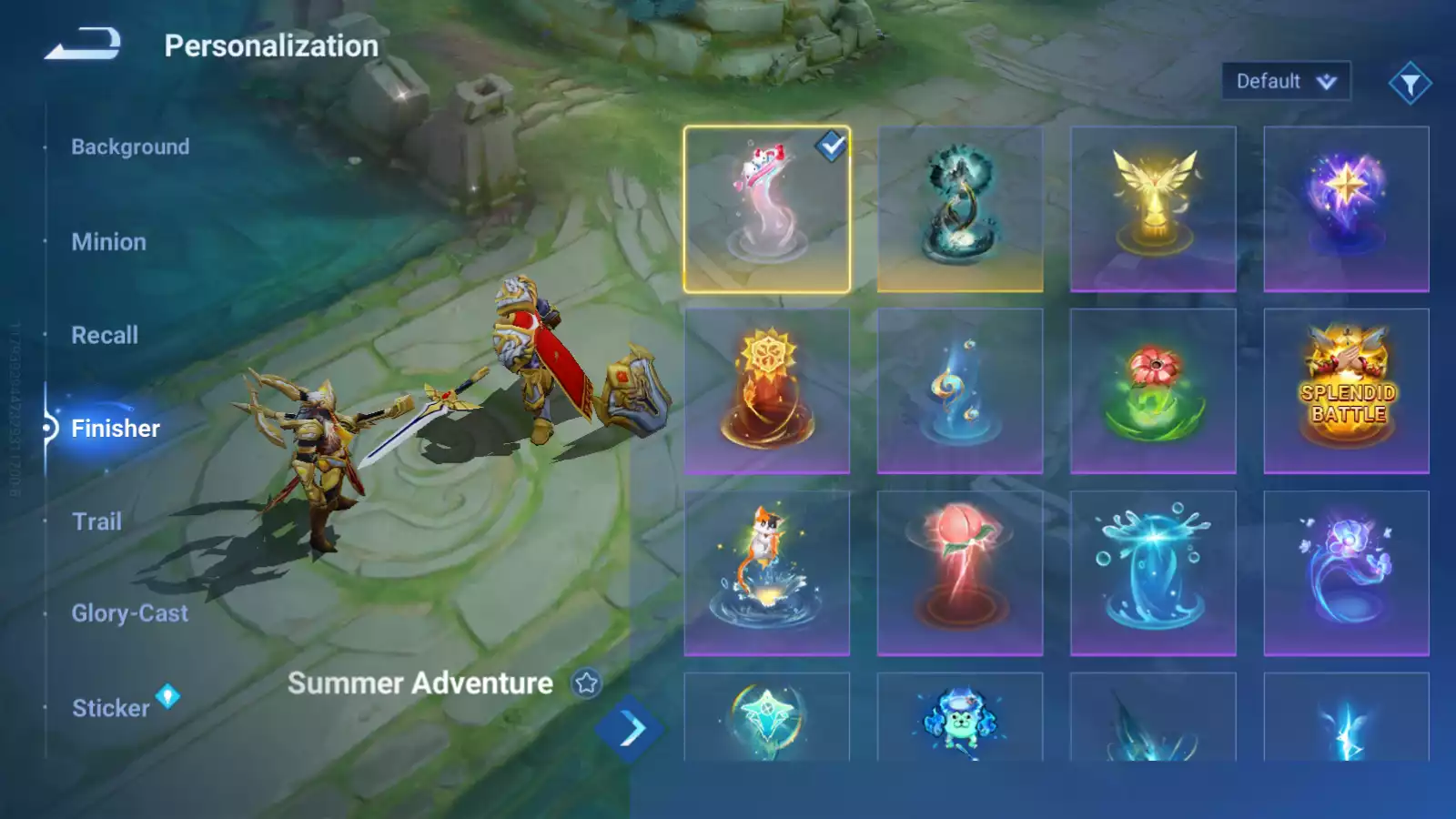Switch to the Background tab
Image resolution: width=1456 pixels, height=819 pixels.
[x=130, y=147]
